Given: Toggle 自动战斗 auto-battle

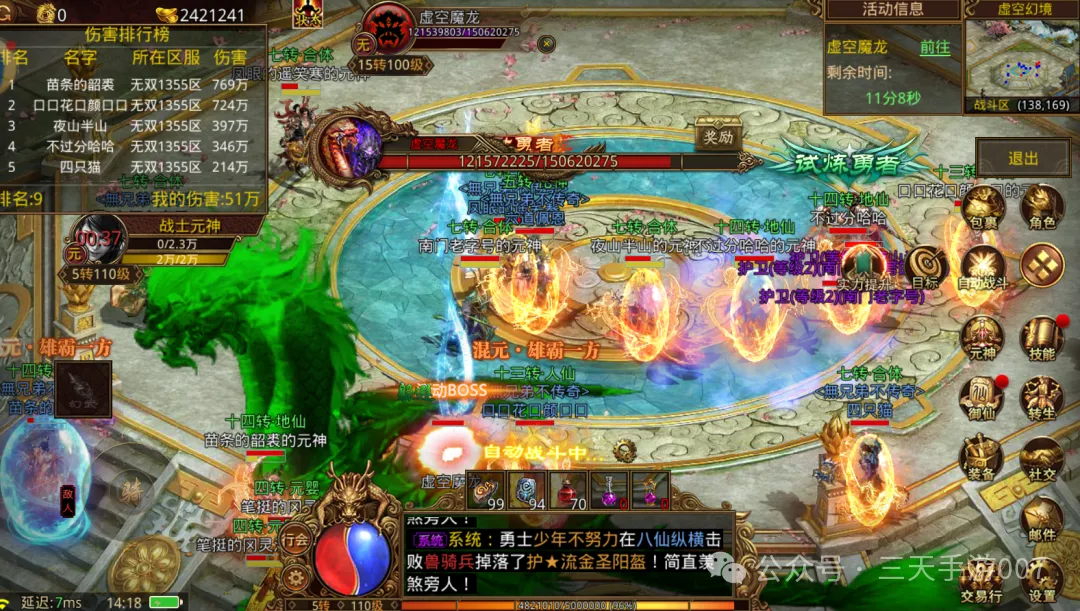Looking at the screenshot, I should click(x=981, y=268).
